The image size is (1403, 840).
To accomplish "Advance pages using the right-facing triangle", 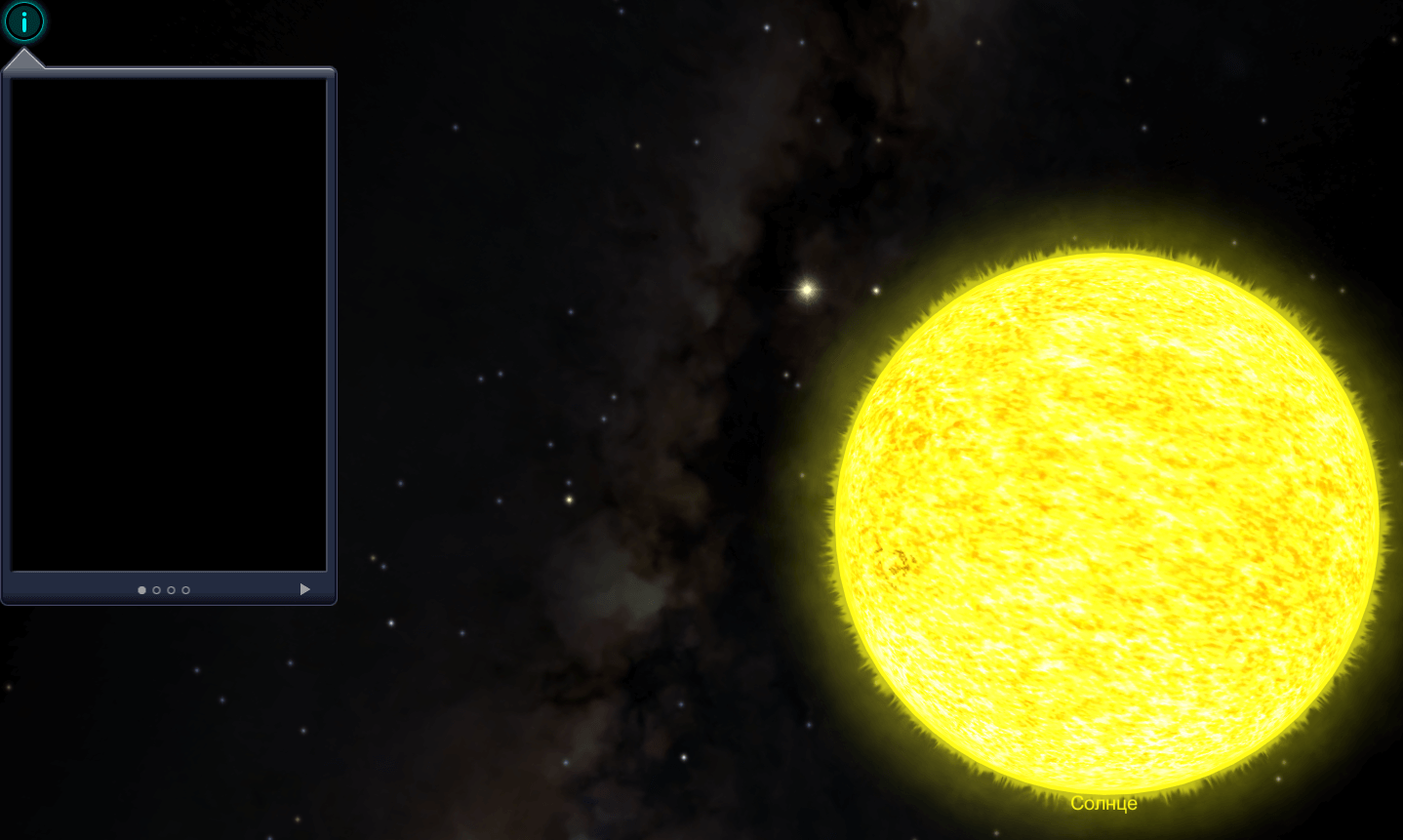I will click(x=304, y=589).
